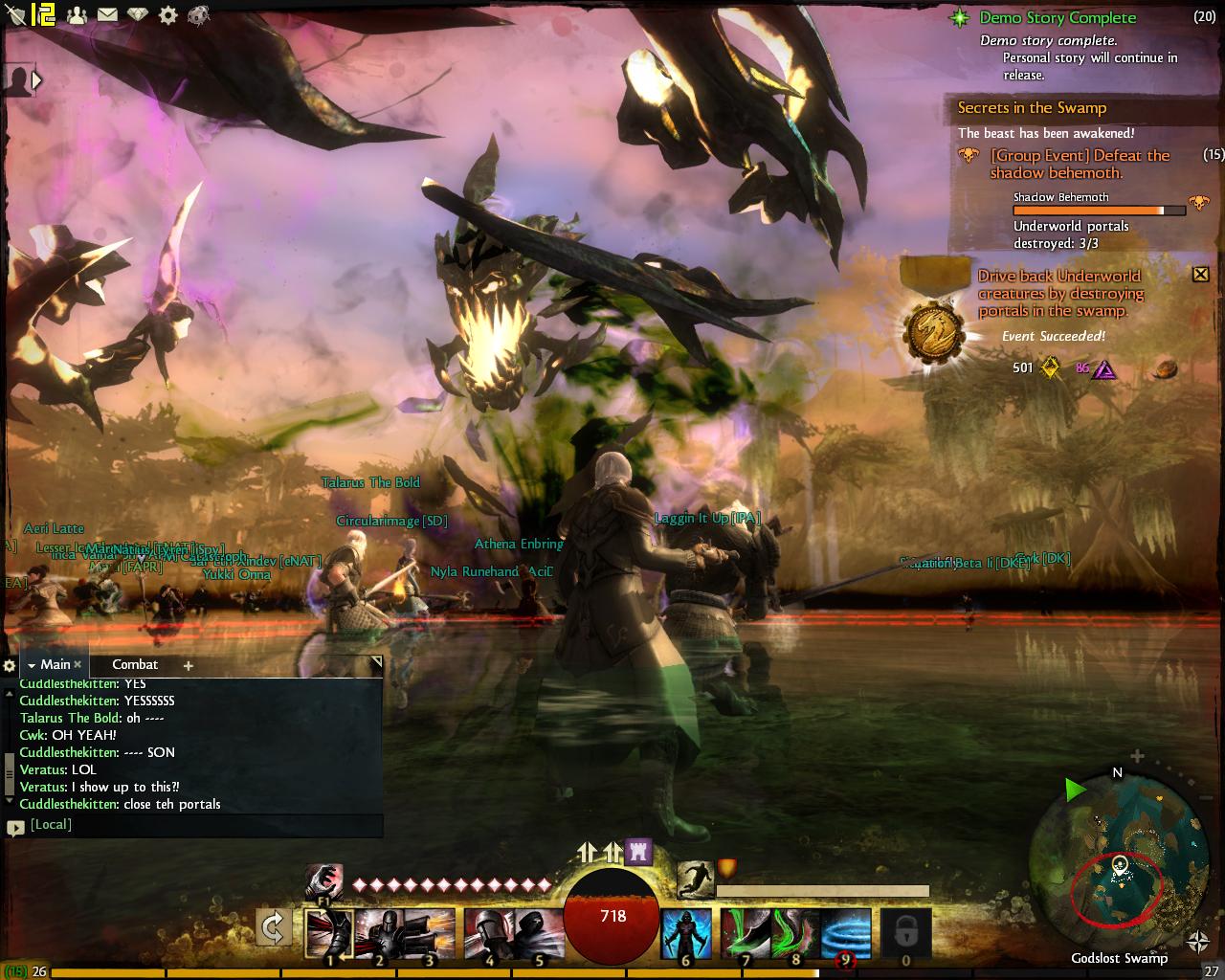Viewport: 1225px width, 980px height.
Task: Activate the blue whirlwind skill 9
Action: [846, 933]
